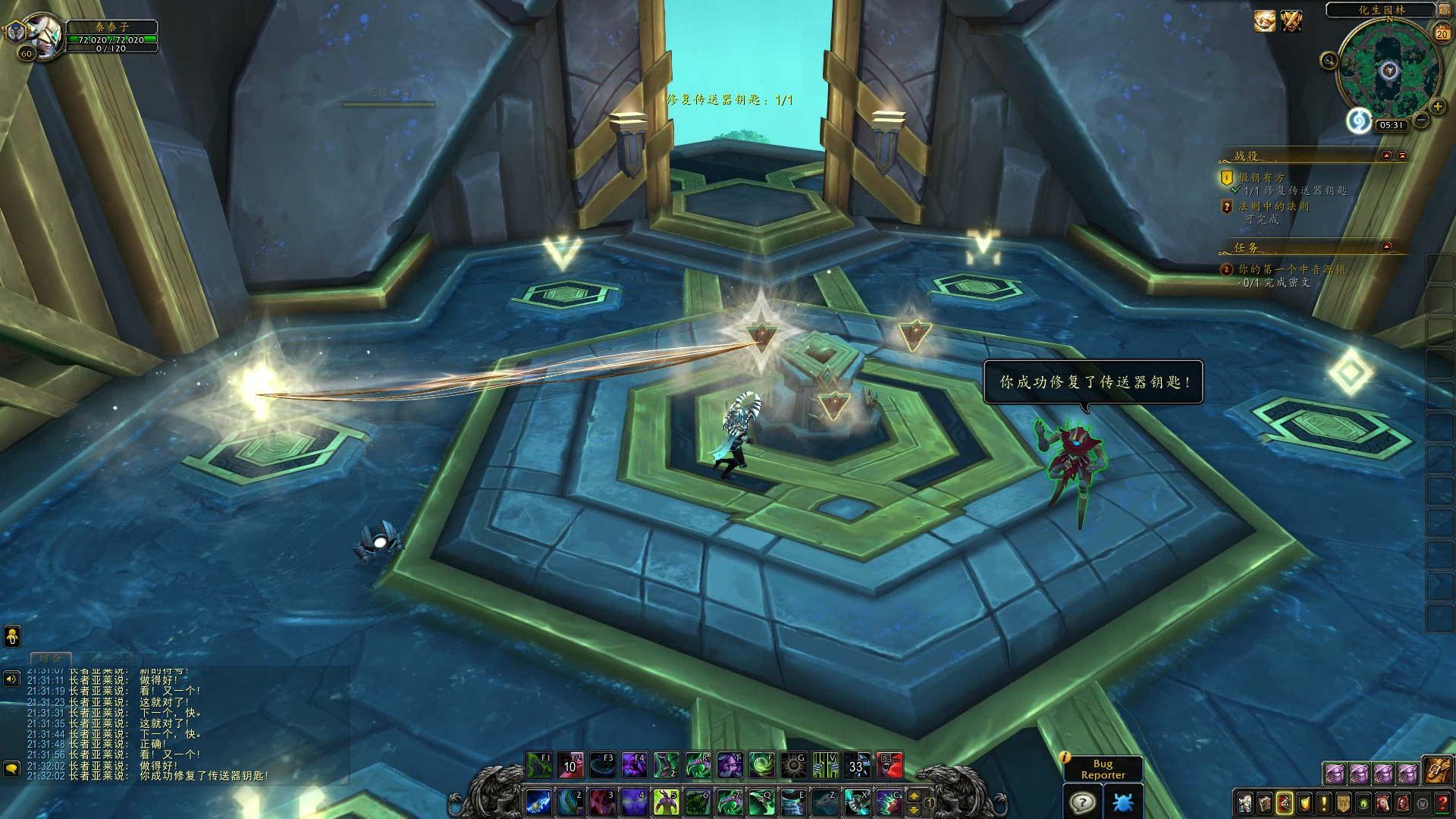
Task: Select the 锻钥有方 campaign quest entry
Action: (1262, 177)
